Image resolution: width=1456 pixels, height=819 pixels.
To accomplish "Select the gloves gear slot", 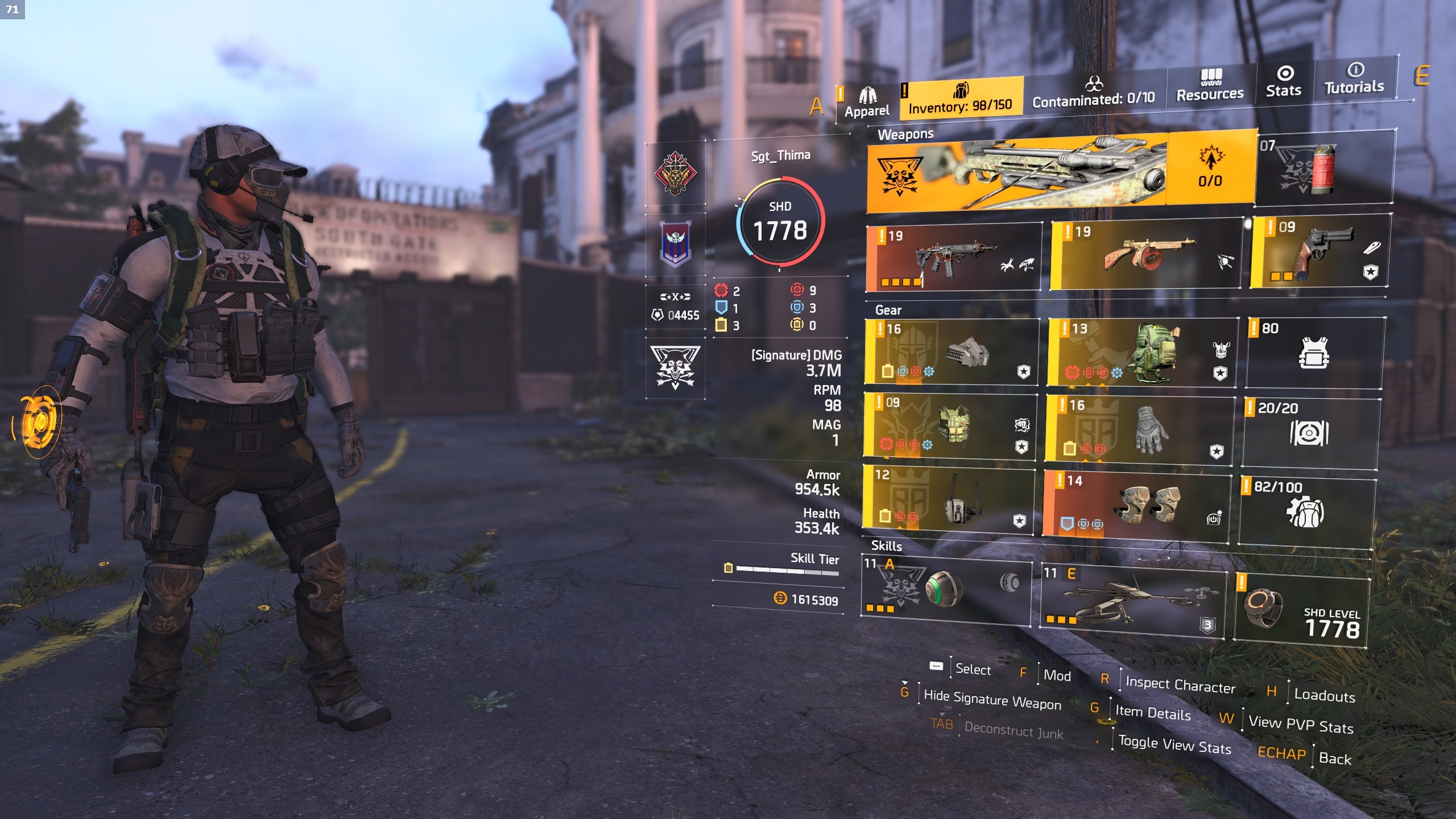I will [1139, 429].
